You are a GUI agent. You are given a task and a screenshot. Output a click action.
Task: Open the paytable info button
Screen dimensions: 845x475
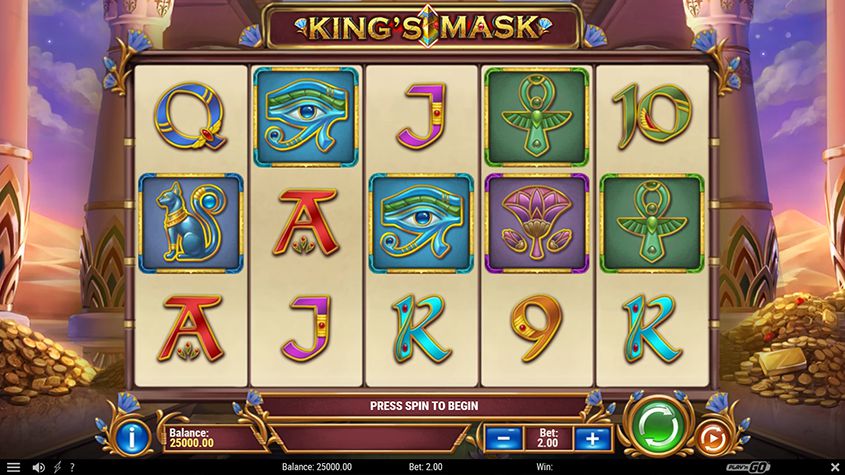133,436
